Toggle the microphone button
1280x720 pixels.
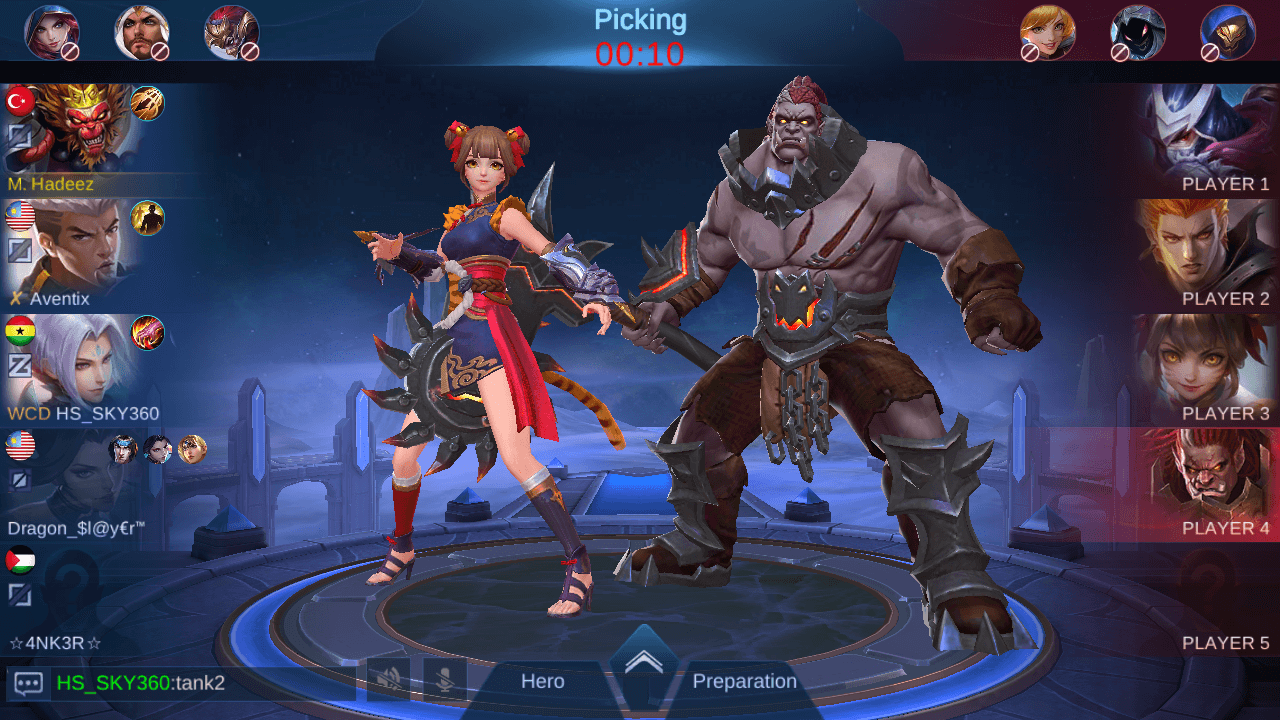click(444, 680)
